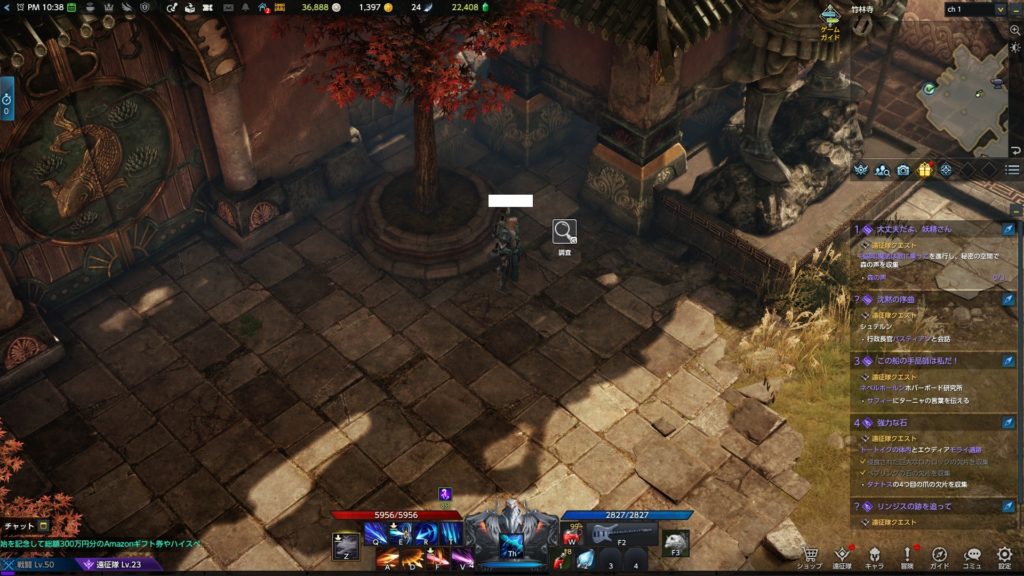Viewport: 1024px width, 576px height.
Task: Summon the white mount in slot F3
Action: coord(676,540)
